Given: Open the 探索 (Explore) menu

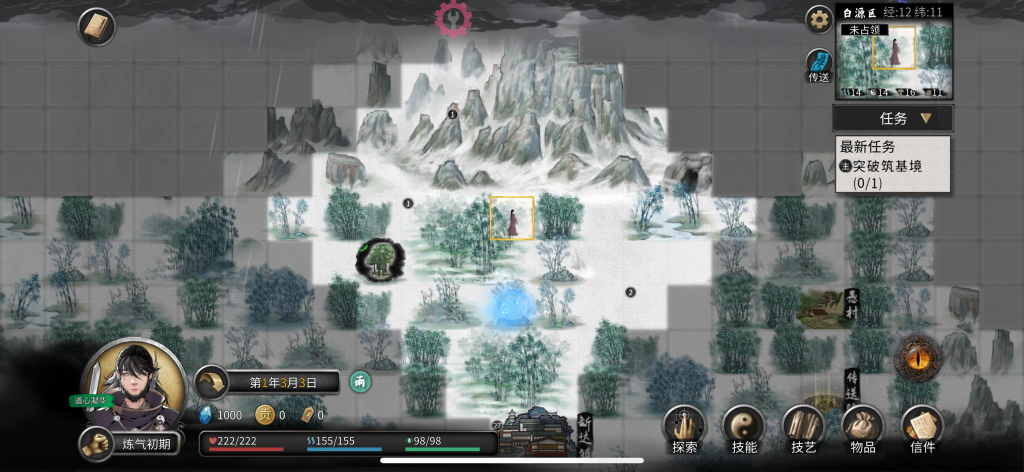Looking at the screenshot, I should click(x=684, y=427).
